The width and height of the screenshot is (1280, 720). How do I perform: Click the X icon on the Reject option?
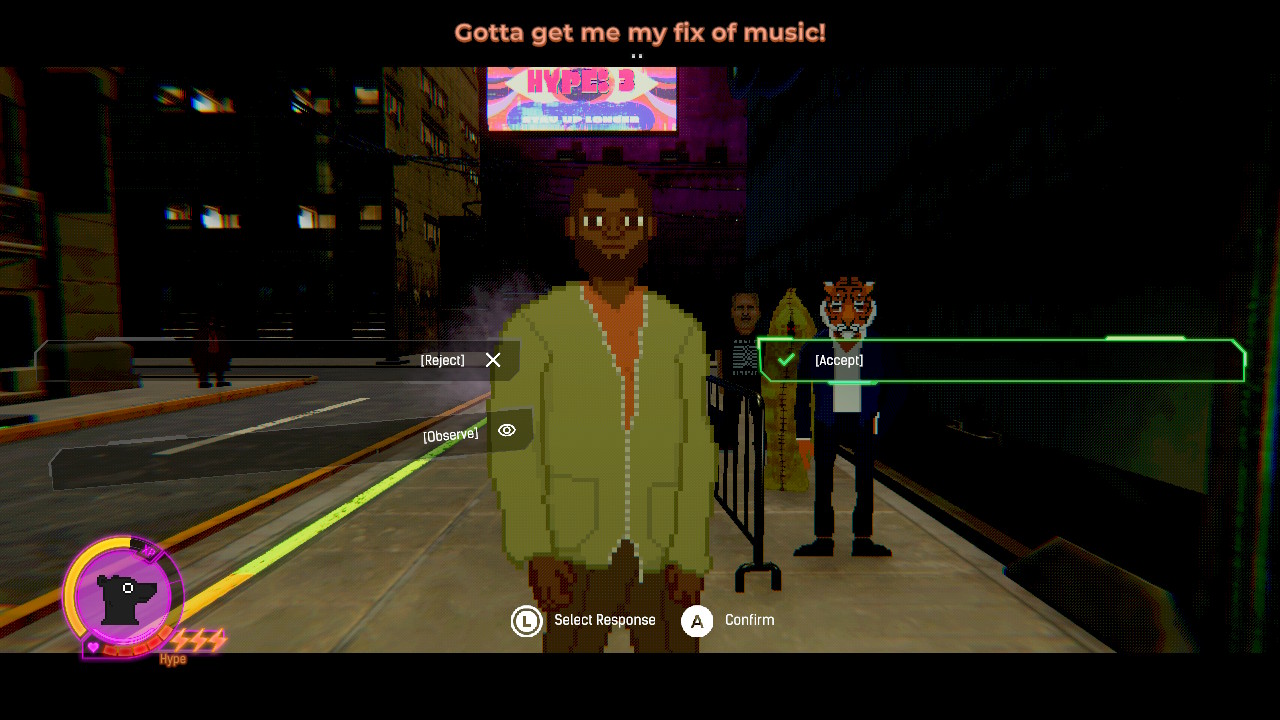click(492, 359)
